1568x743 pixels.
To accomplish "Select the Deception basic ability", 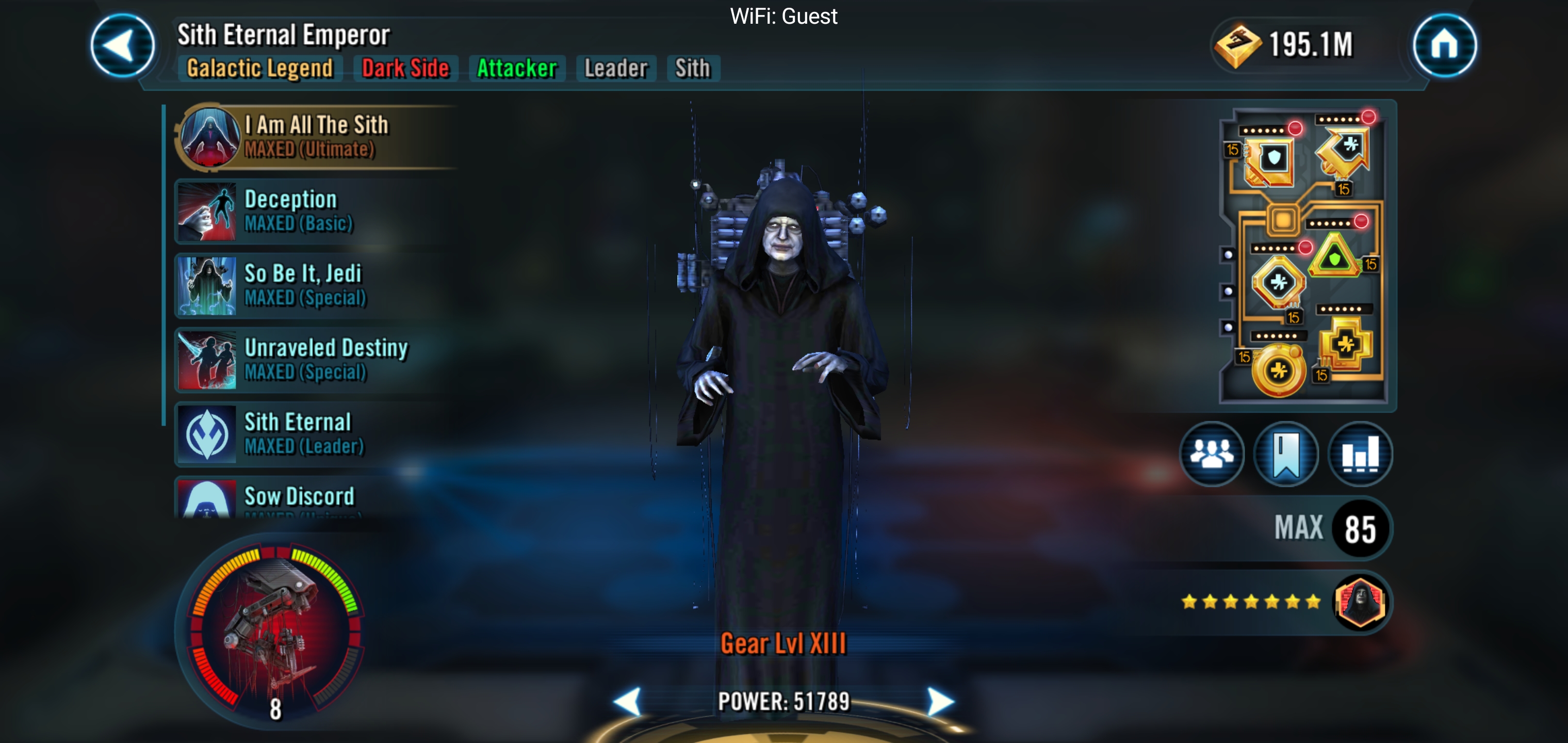I will pyautogui.click(x=317, y=211).
